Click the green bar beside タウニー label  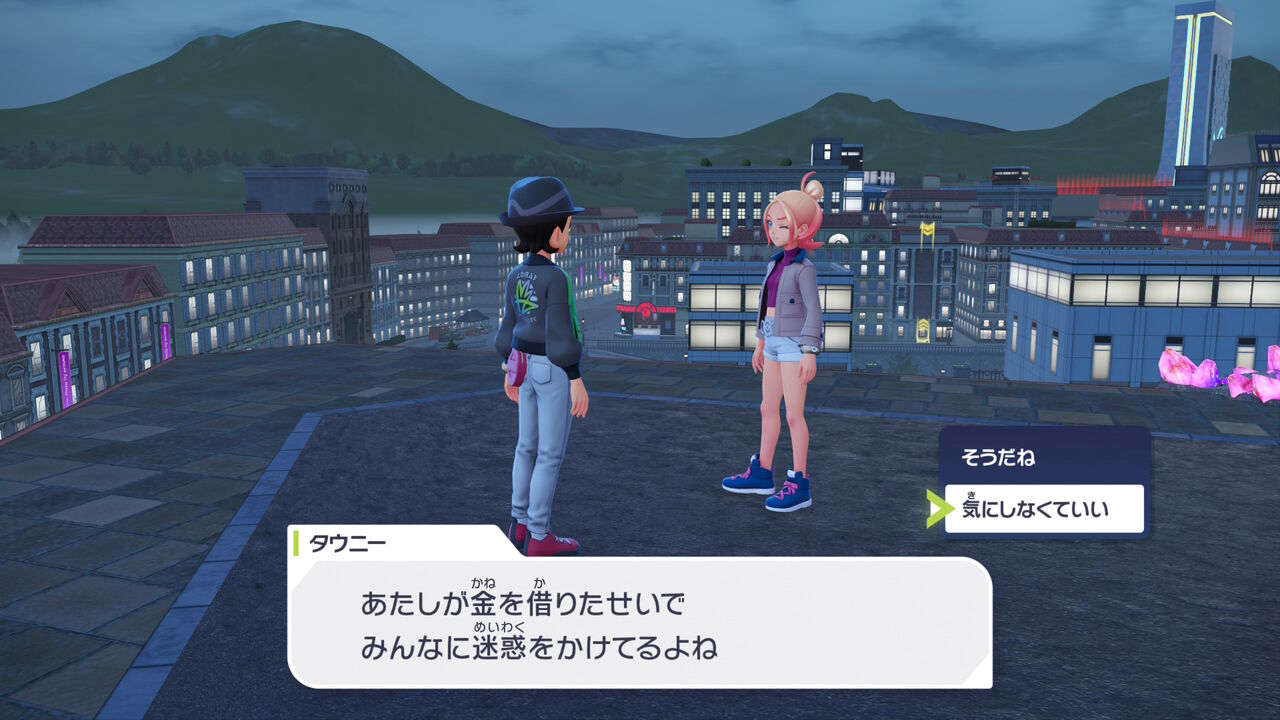(297, 541)
